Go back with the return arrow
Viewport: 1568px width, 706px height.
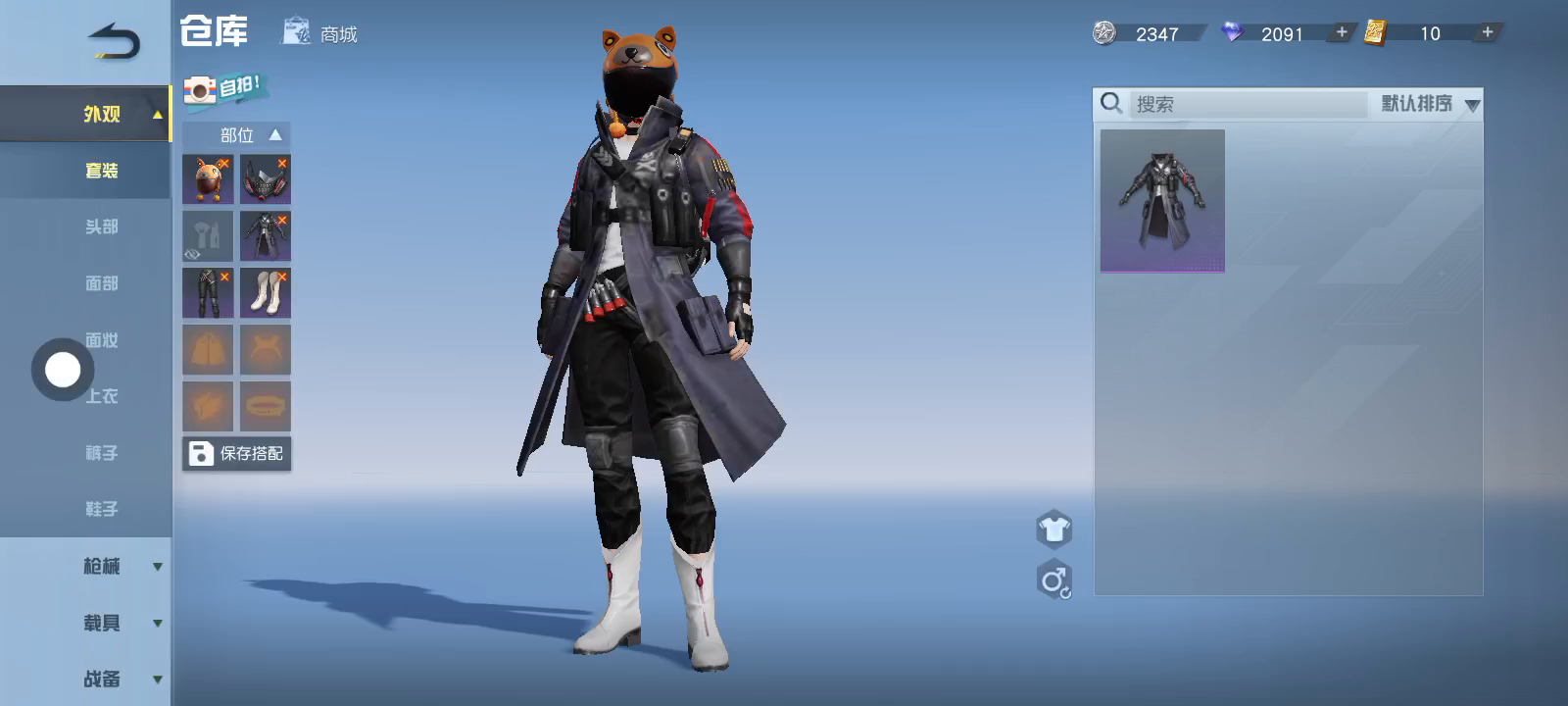114,41
